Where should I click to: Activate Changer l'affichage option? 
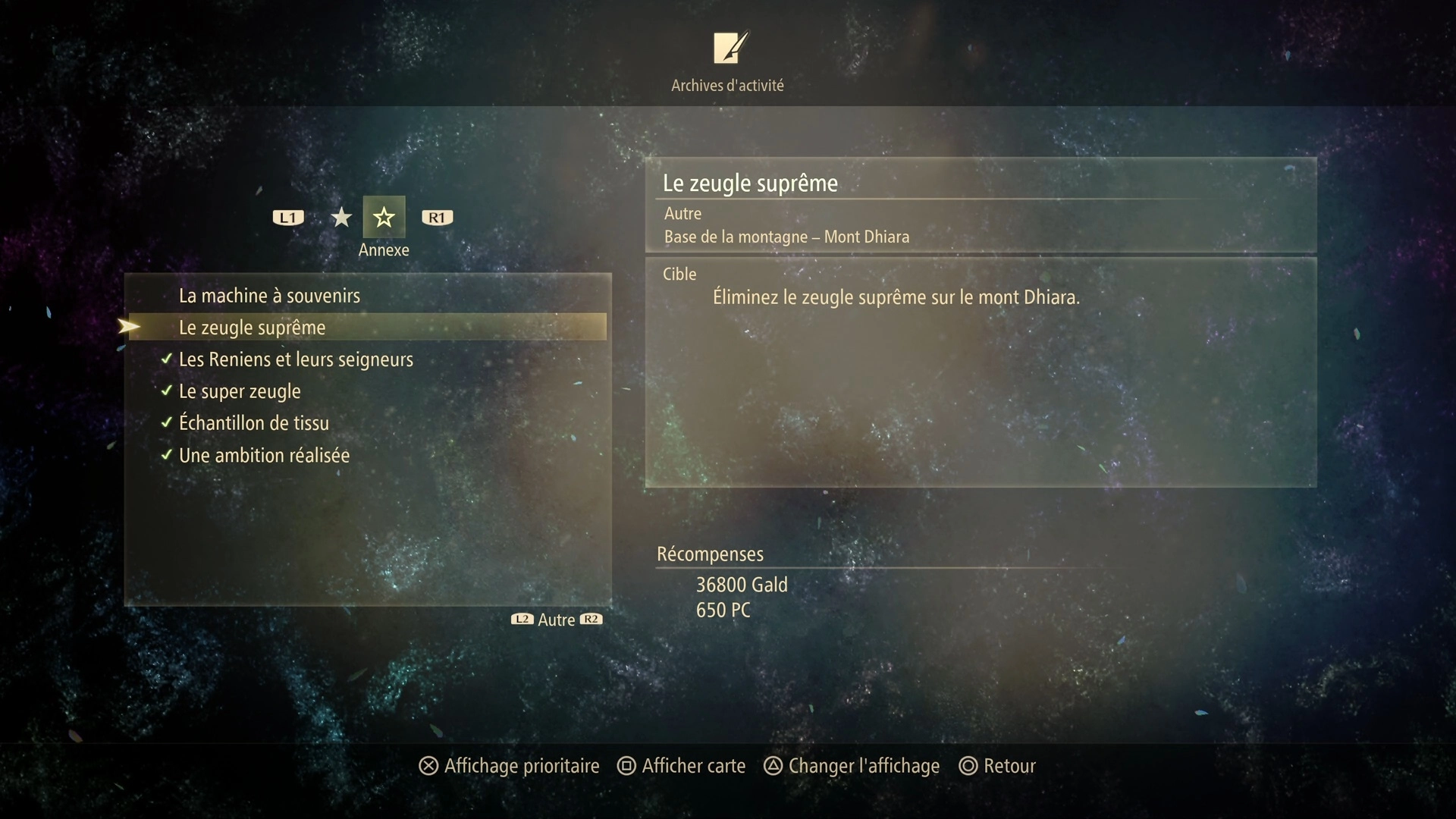[x=851, y=766]
